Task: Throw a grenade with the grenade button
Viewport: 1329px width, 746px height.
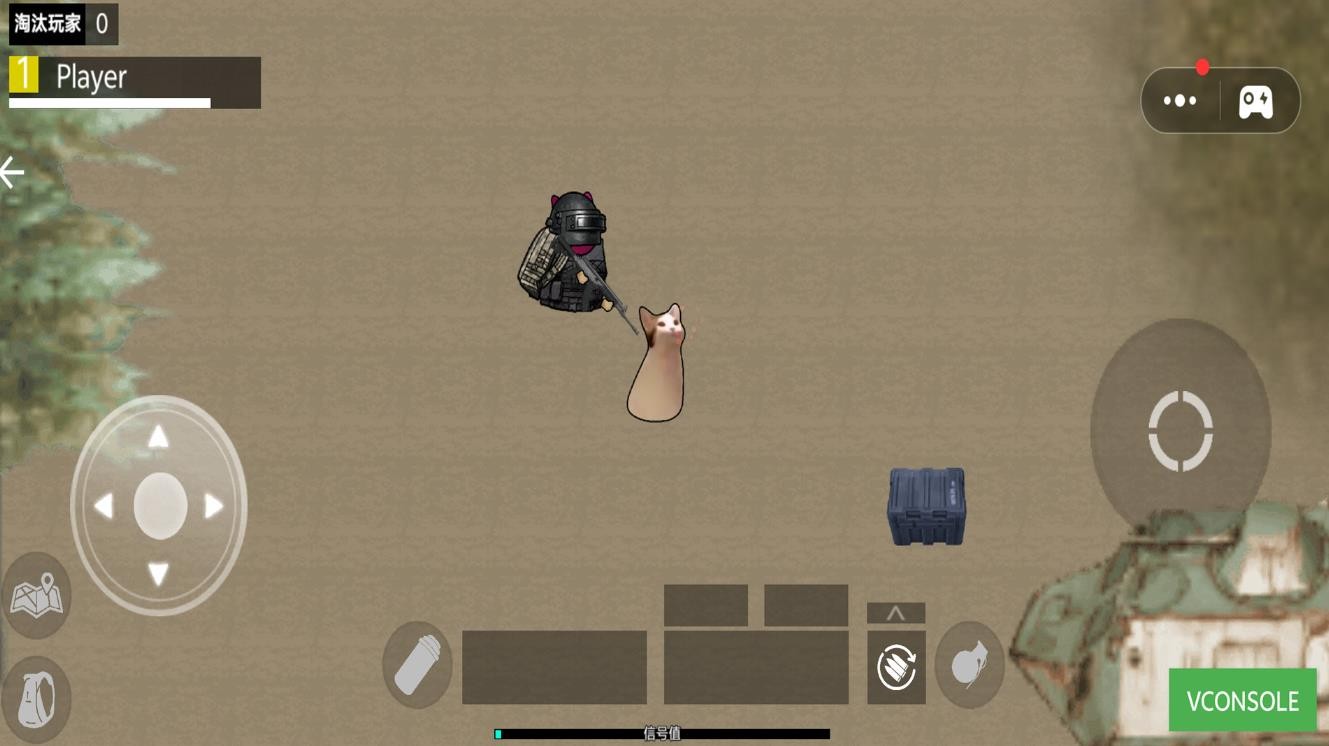Action: tap(969, 665)
